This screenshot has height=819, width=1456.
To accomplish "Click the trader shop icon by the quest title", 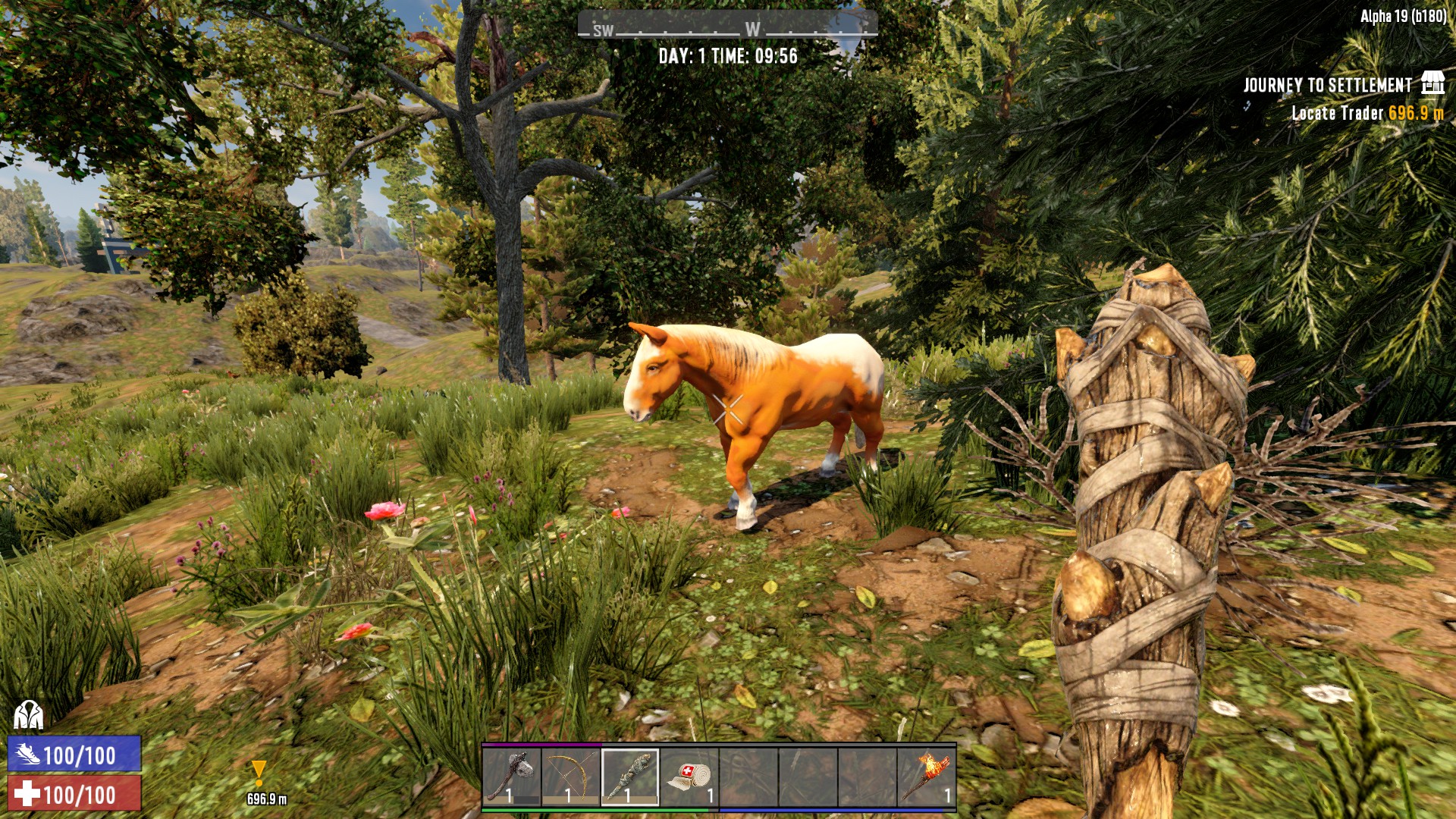I will [x=1432, y=83].
